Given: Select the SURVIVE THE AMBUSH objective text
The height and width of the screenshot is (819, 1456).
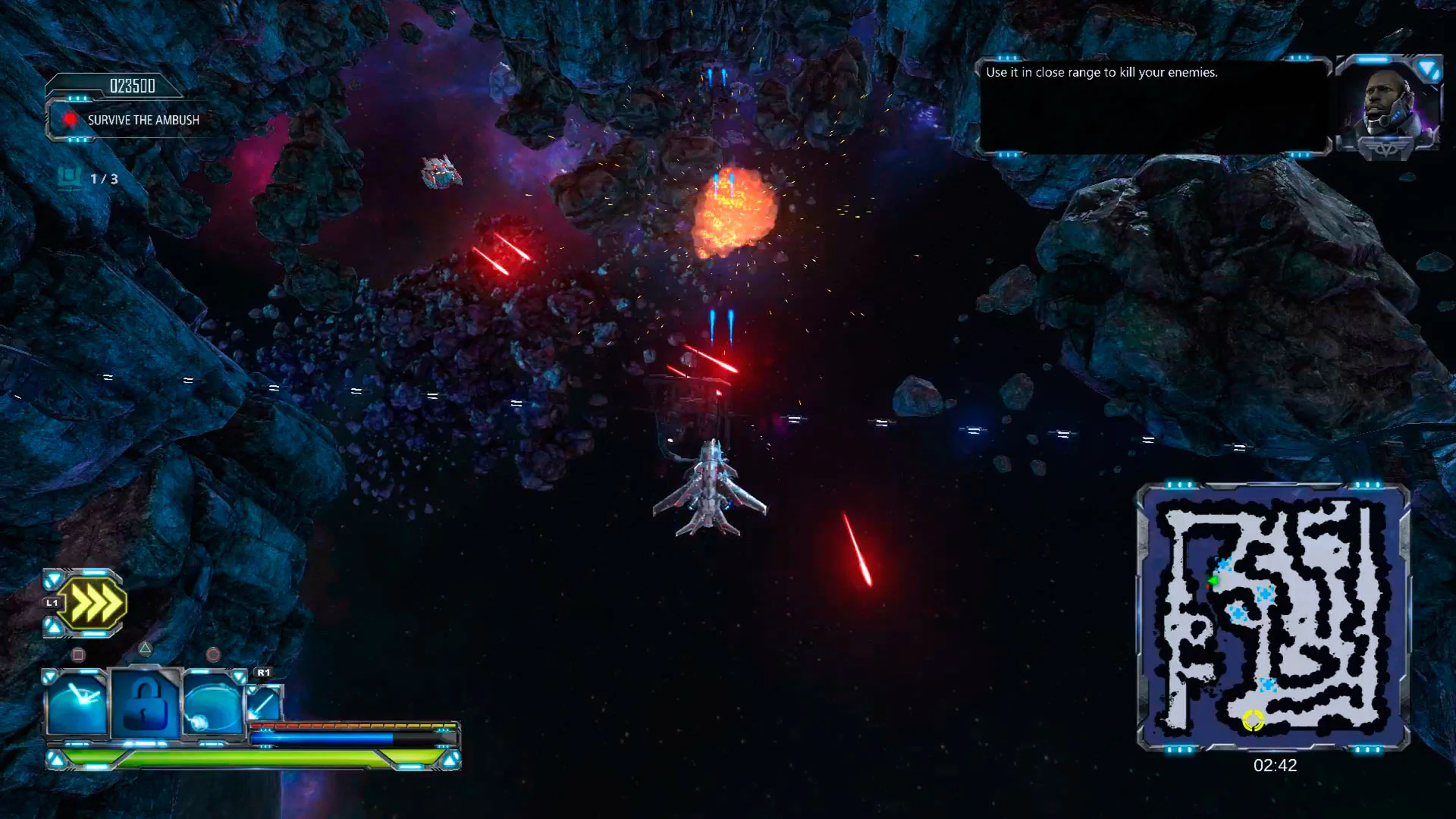Looking at the screenshot, I should coord(143,119).
